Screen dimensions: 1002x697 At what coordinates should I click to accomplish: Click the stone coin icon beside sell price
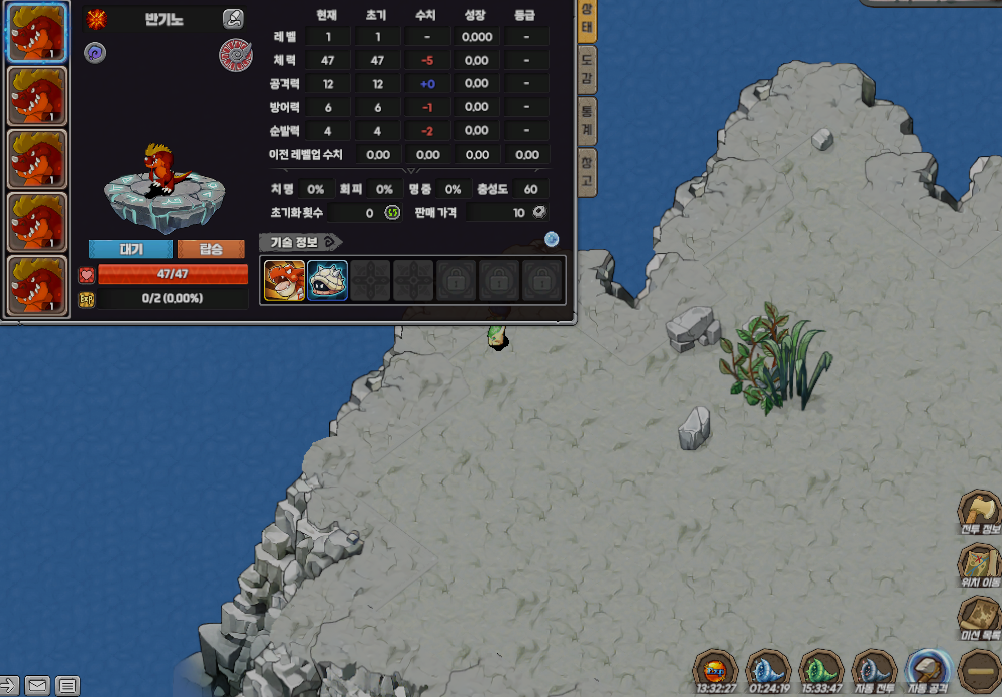pyautogui.click(x=539, y=212)
